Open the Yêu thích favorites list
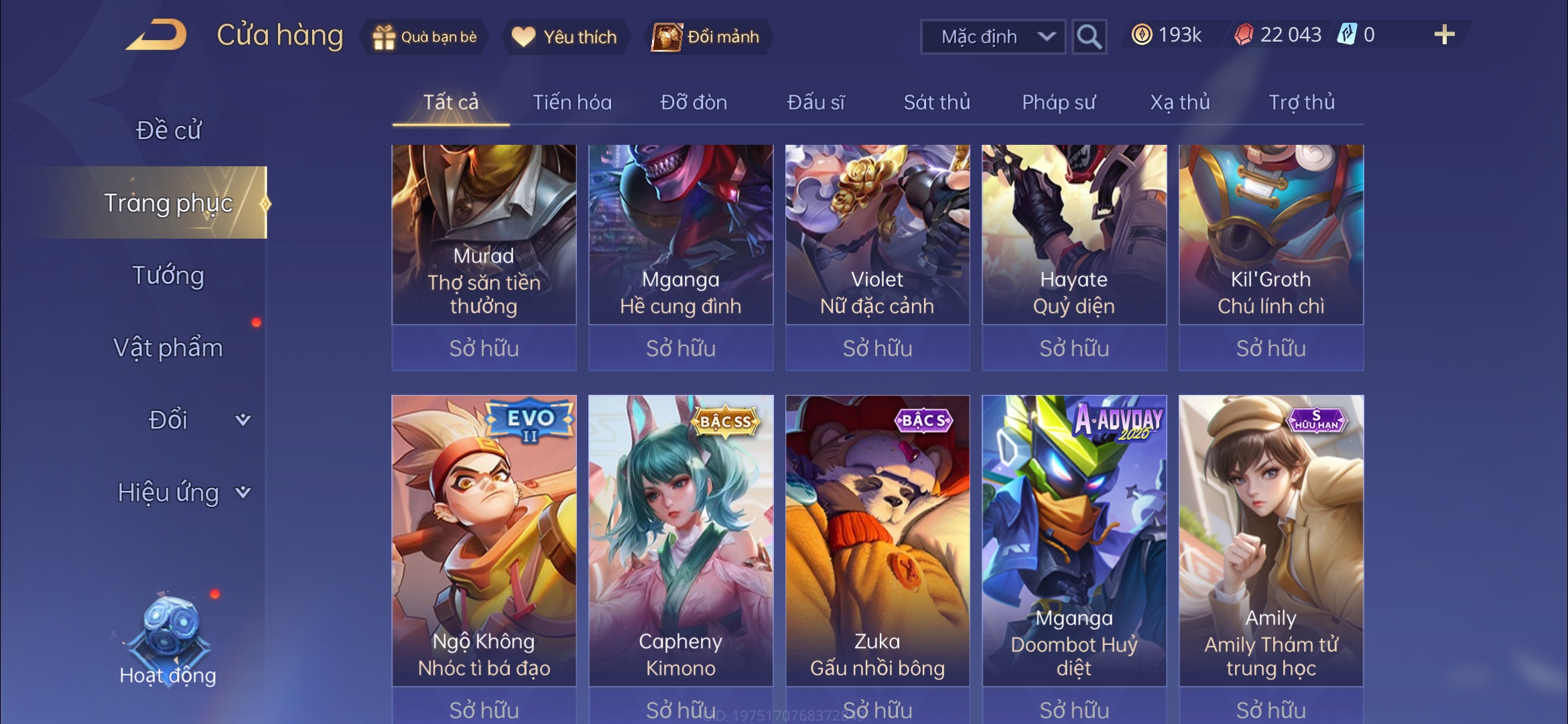The width and height of the screenshot is (1568, 724). point(564,37)
